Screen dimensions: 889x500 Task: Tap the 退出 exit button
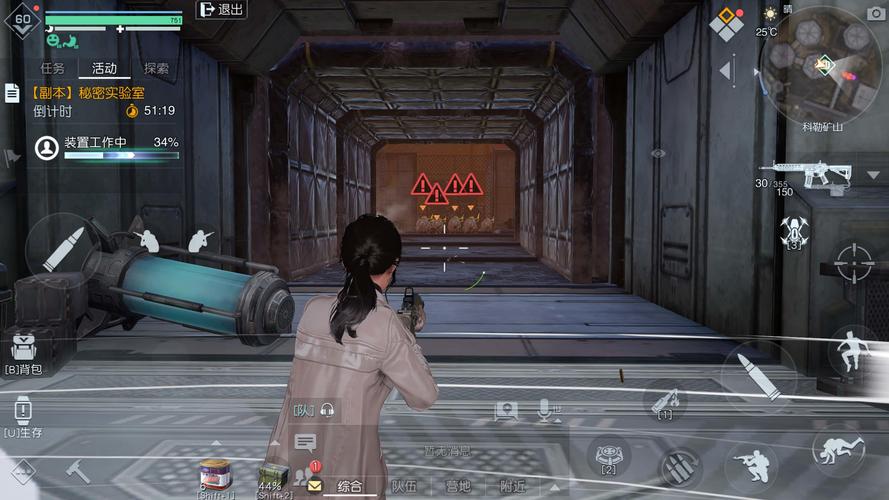pyautogui.click(x=222, y=10)
